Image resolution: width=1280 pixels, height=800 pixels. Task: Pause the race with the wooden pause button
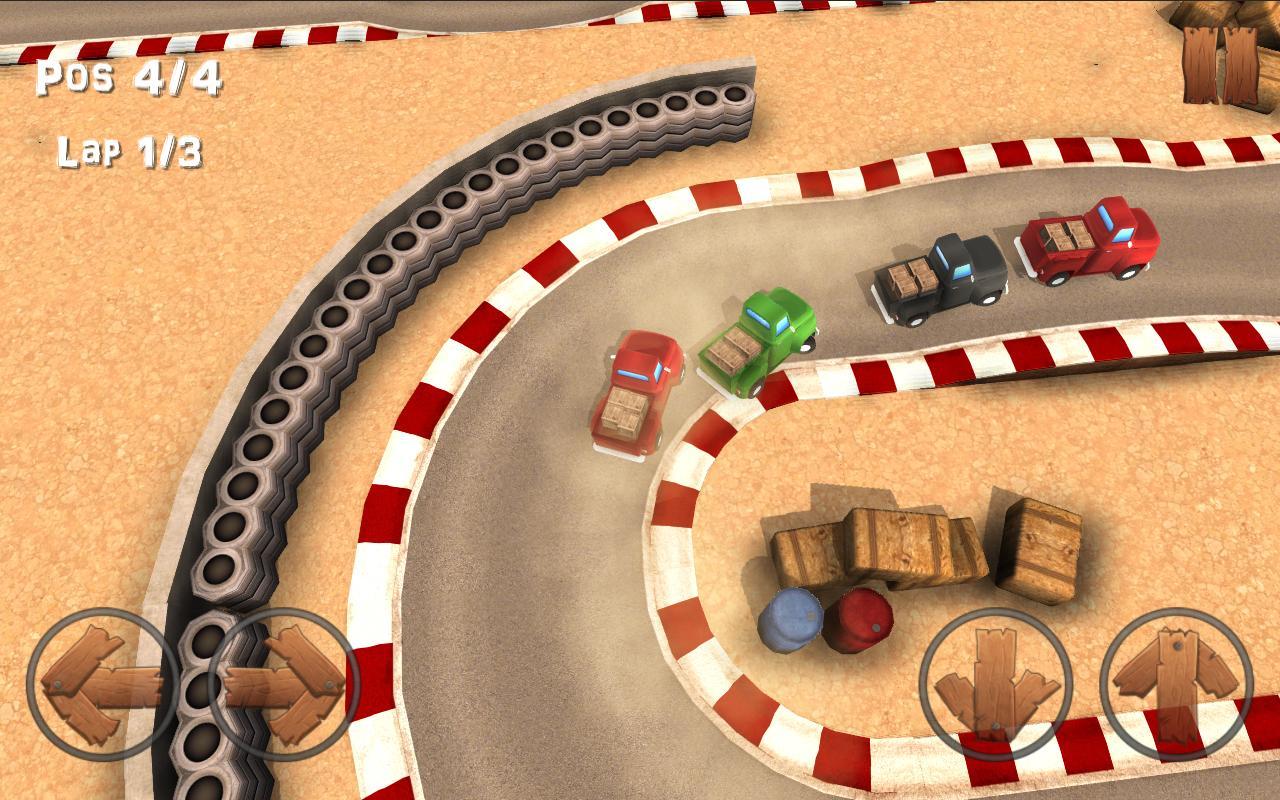point(1221,65)
